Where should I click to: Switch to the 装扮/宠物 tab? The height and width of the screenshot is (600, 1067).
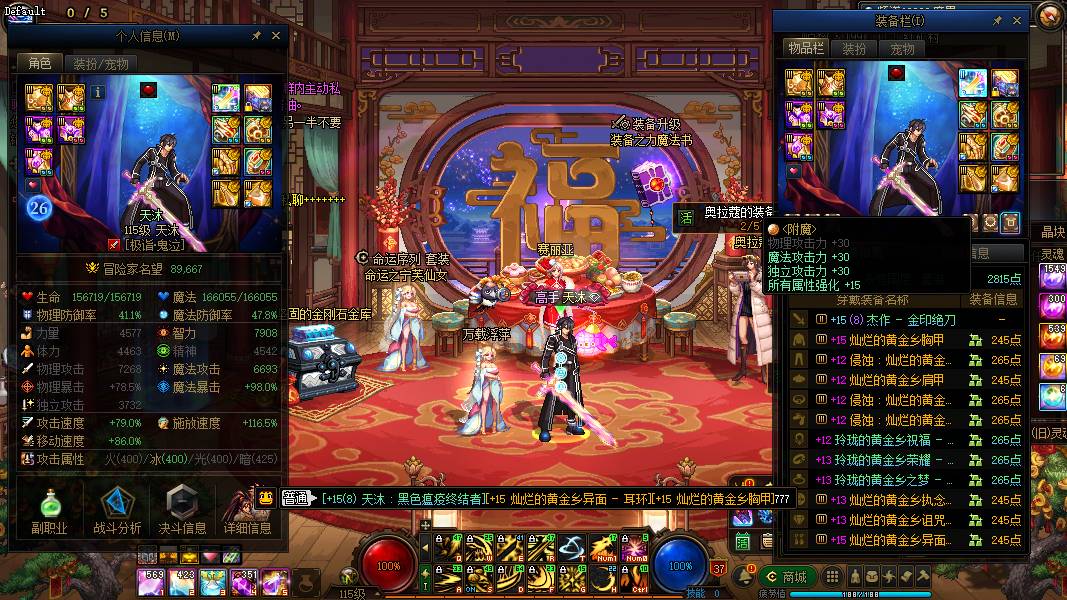point(101,63)
